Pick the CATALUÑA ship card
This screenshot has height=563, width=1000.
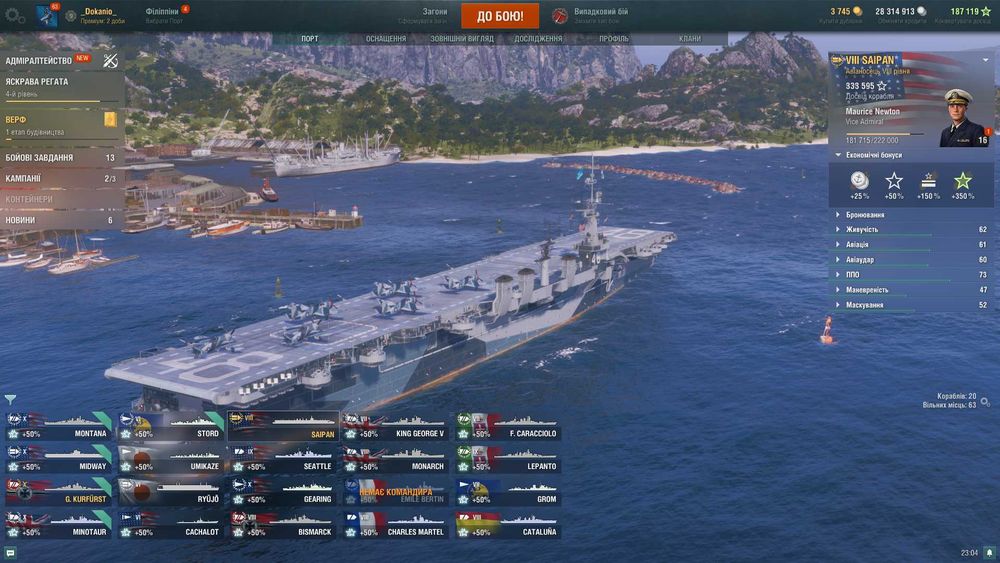[x=508, y=524]
